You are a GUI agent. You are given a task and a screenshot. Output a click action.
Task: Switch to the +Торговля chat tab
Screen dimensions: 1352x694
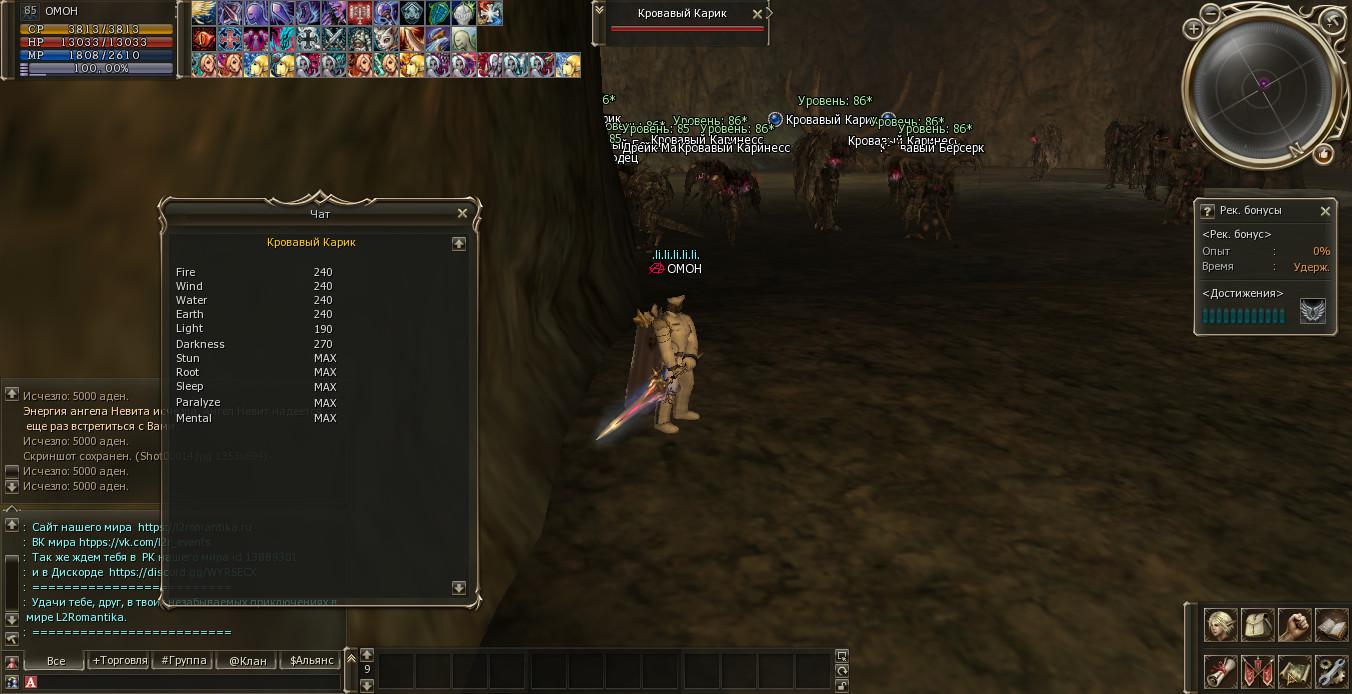pos(120,661)
